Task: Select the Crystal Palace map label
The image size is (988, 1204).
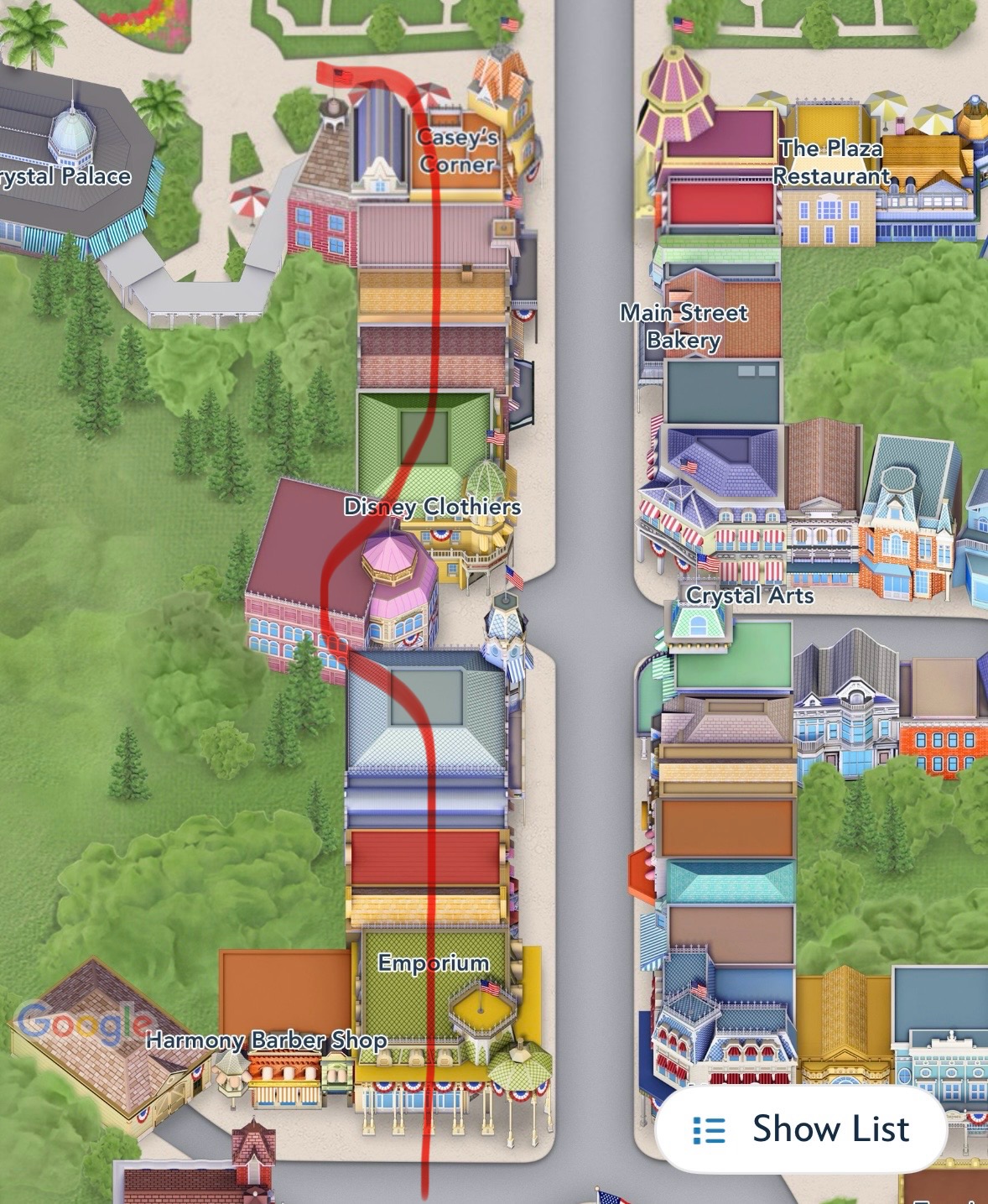Action: 65,176
